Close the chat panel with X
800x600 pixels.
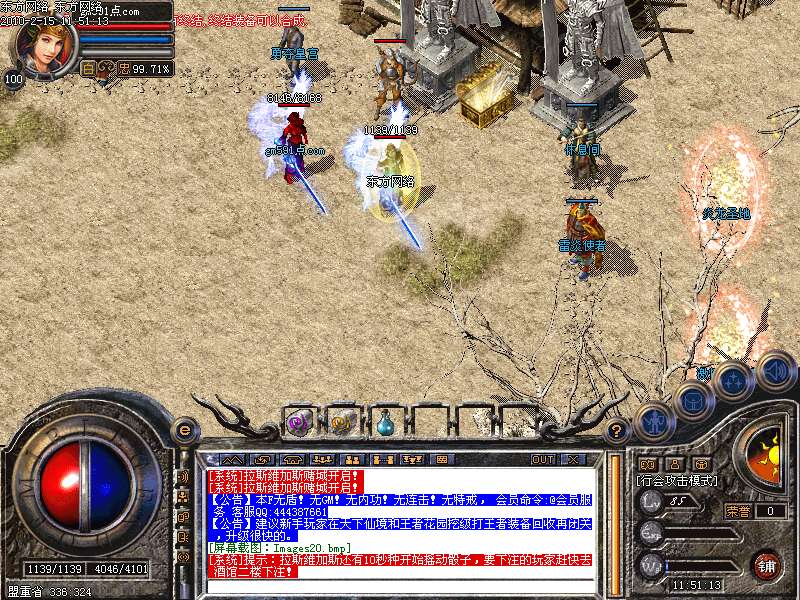[573, 459]
